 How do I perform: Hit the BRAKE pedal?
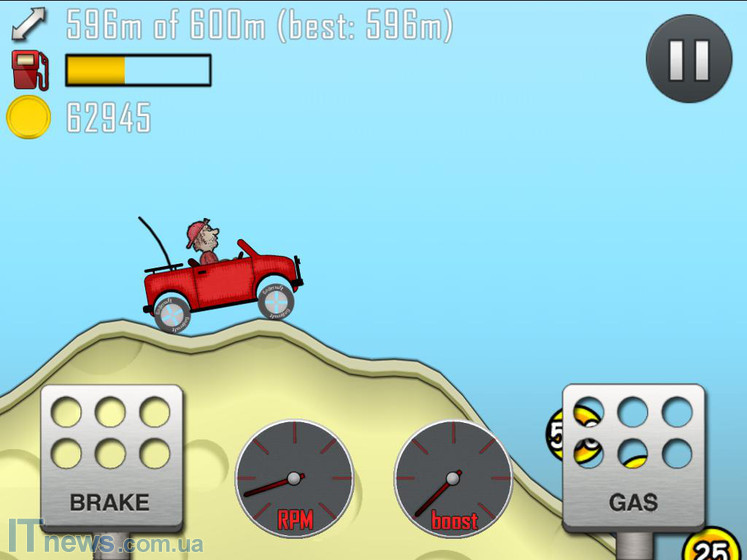[x=110, y=457]
